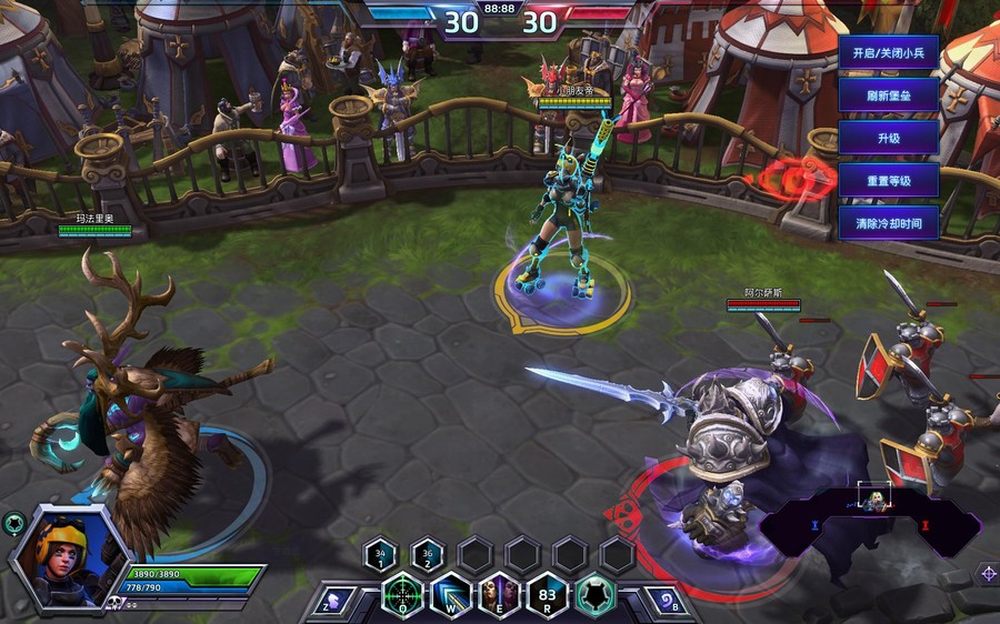Open the round green icon above the portrait
Viewport: 1000px width, 624px height.
(x=14, y=522)
